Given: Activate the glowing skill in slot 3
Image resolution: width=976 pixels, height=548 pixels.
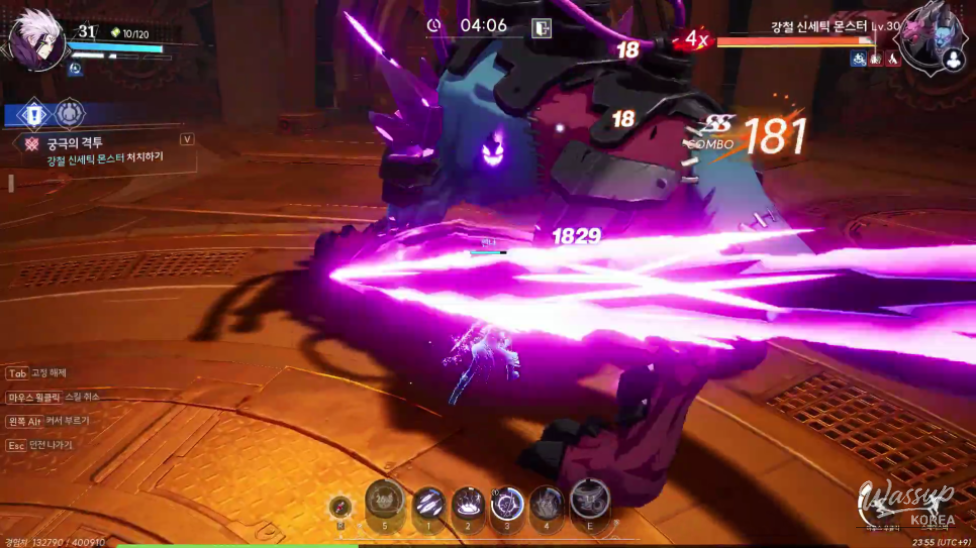Looking at the screenshot, I should click(x=507, y=502).
